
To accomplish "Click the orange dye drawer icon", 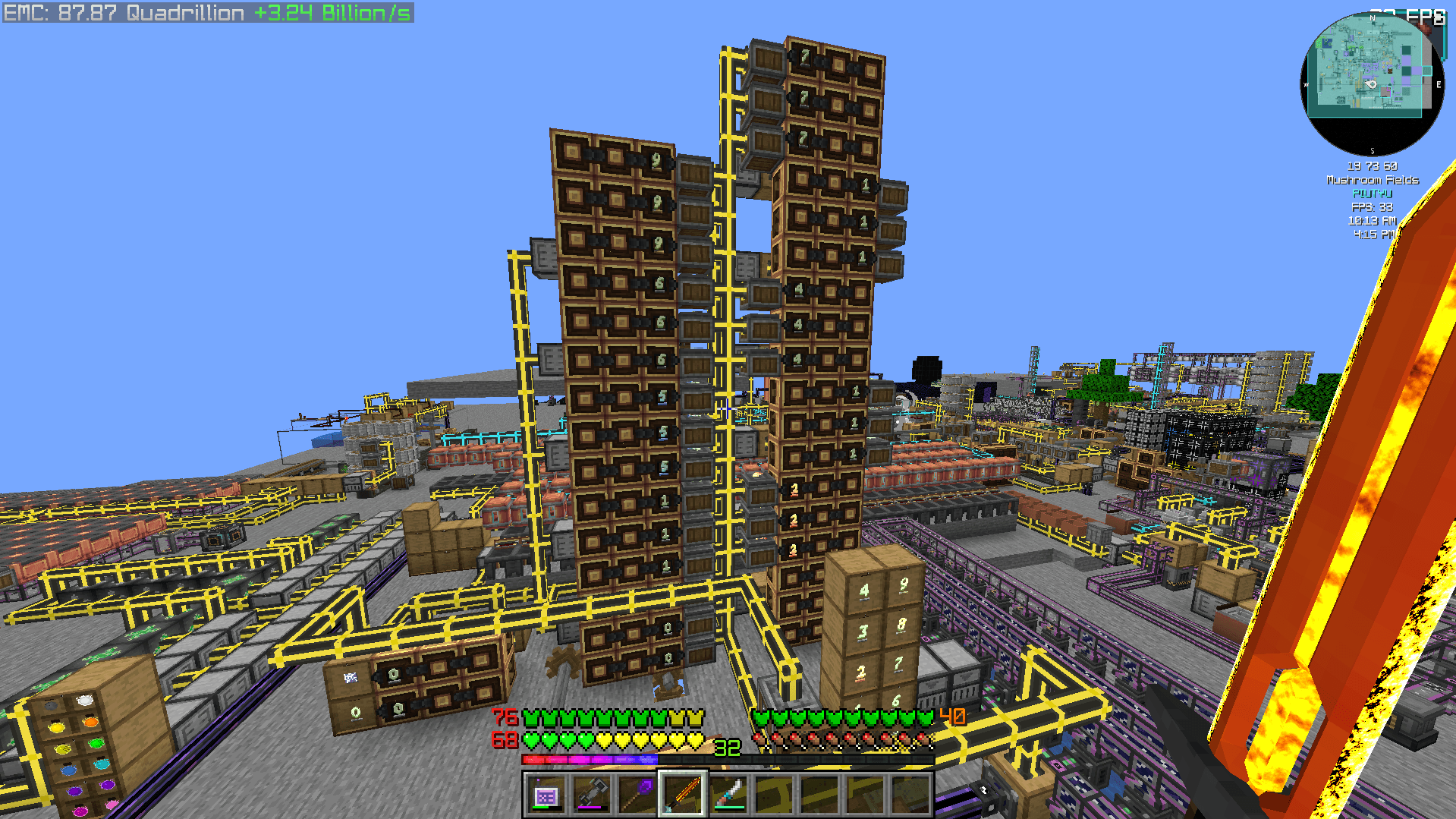I will [90, 723].
